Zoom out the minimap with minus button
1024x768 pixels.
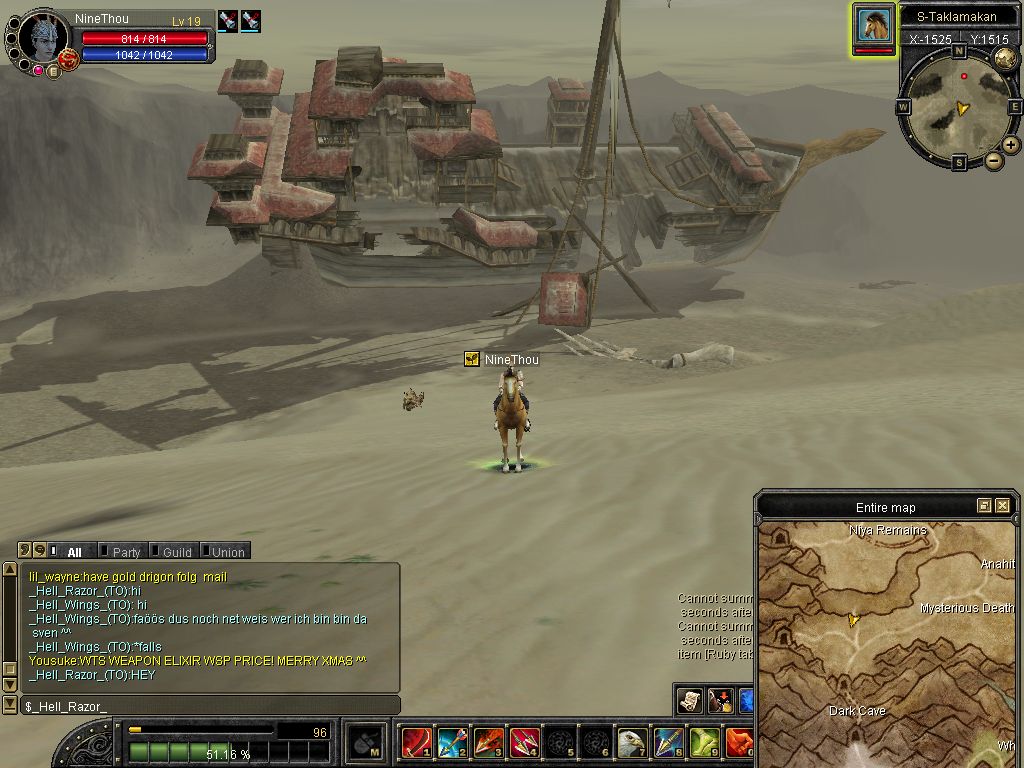(x=994, y=161)
